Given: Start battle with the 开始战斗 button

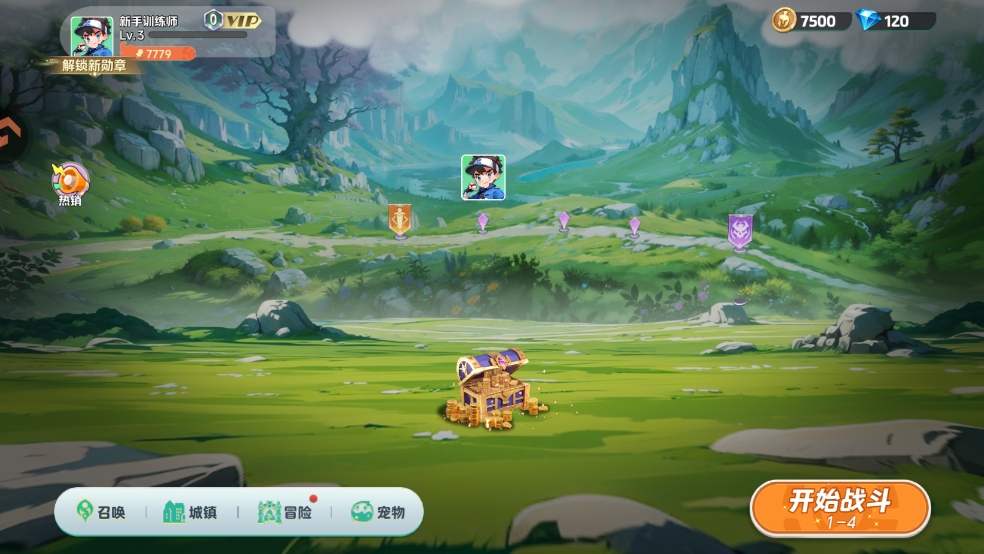Looking at the screenshot, I should pos(840,506).
